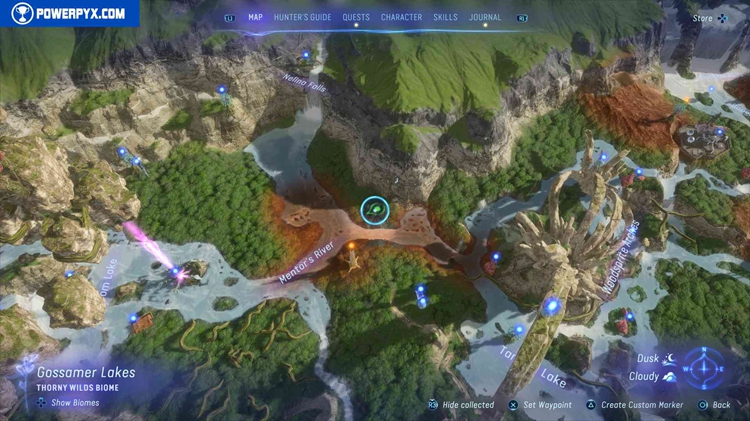Switch to the Hunter's Guide tab
The height and width of the screenshot is (421, 750).
(x=302, y=17)
